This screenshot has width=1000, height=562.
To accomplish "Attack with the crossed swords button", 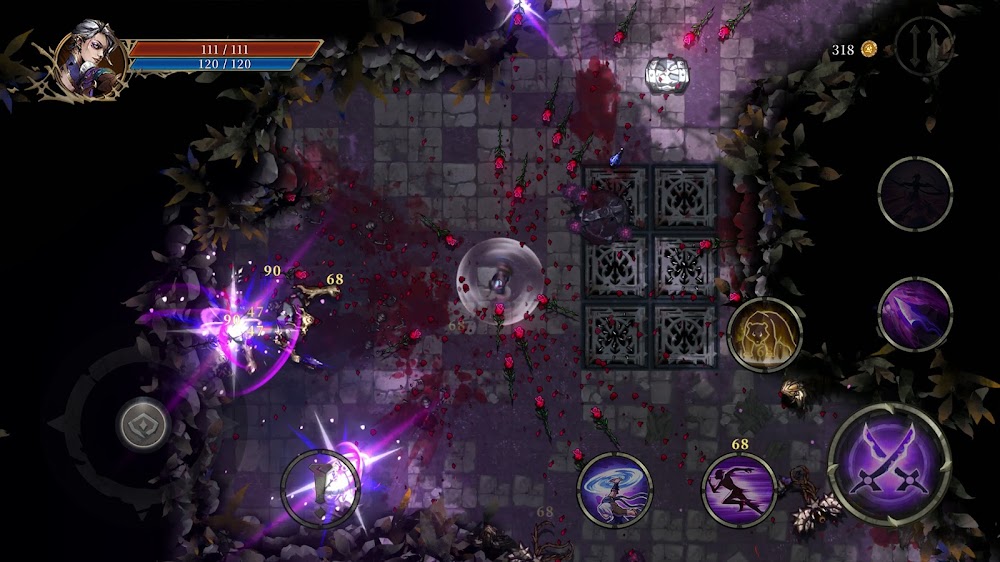I will click(x=889, y=465).
